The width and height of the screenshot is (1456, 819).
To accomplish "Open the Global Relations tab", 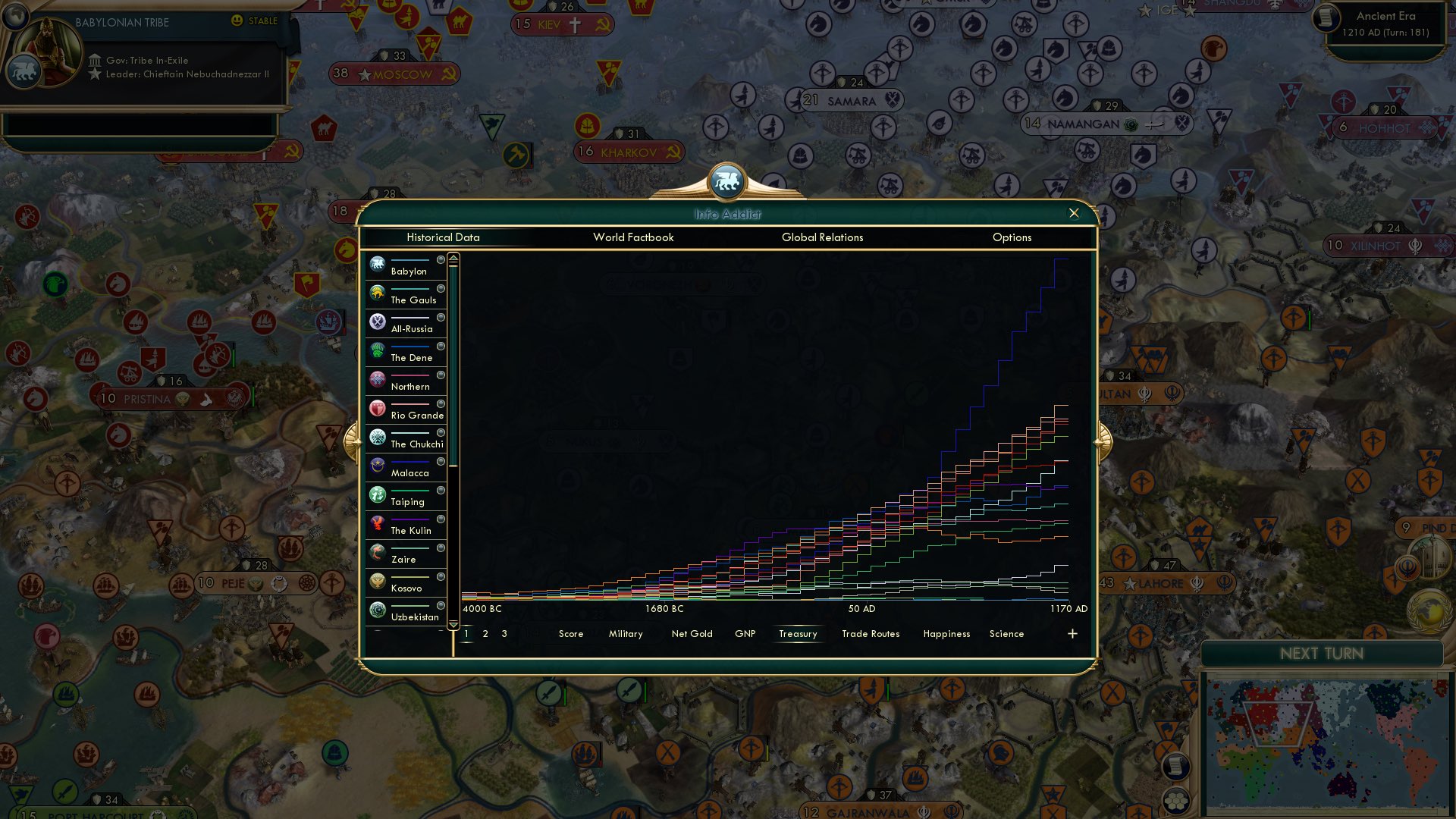I will pos(822,237).
